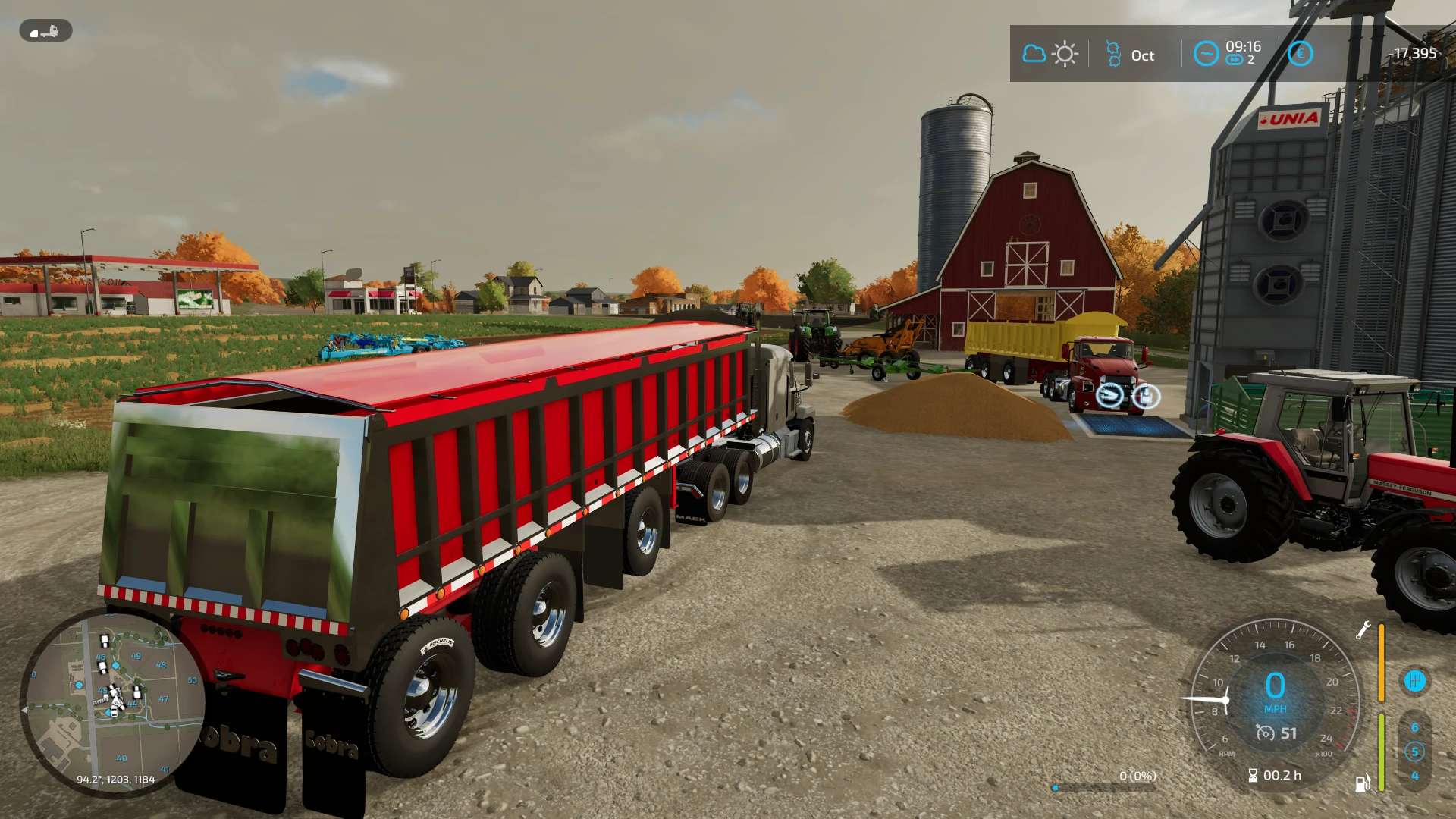Click the fast-forward time speed icon
The width and height of the screenshot is (1456, 819).
click(x=1235, y=60)
